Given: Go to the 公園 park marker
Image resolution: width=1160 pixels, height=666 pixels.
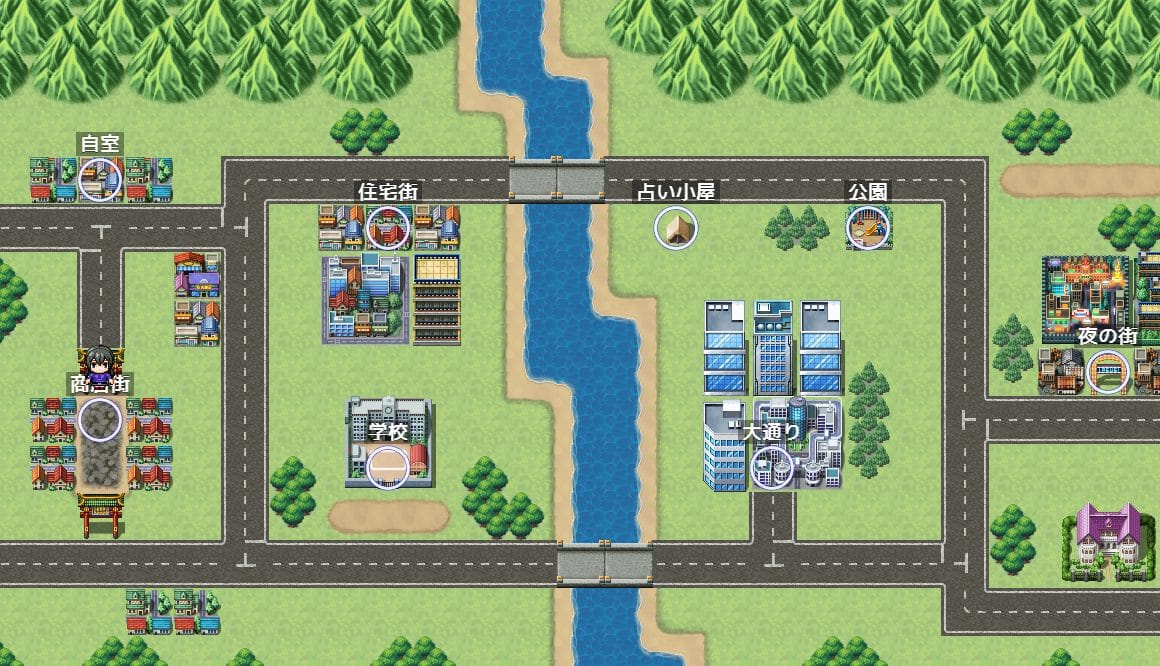Looking at the screenshot, I should pos(866,228).
